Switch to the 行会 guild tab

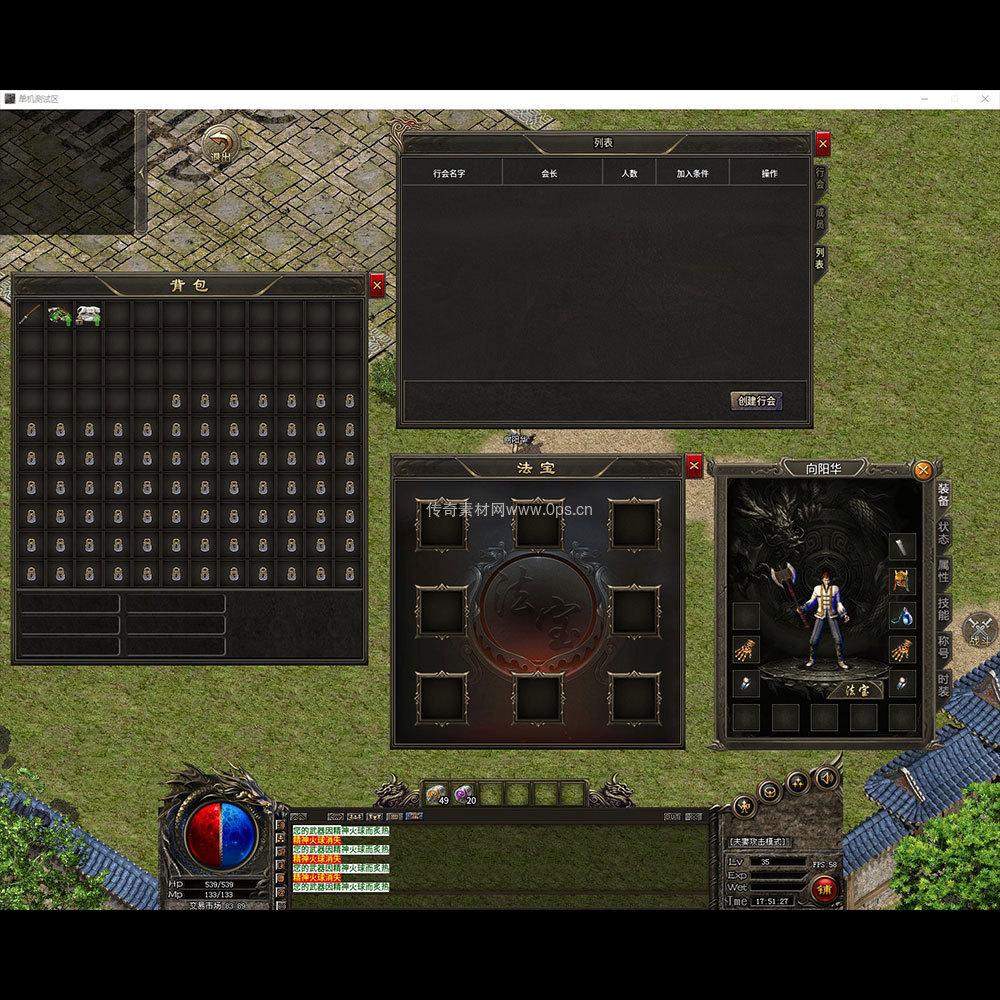point(820,179)
